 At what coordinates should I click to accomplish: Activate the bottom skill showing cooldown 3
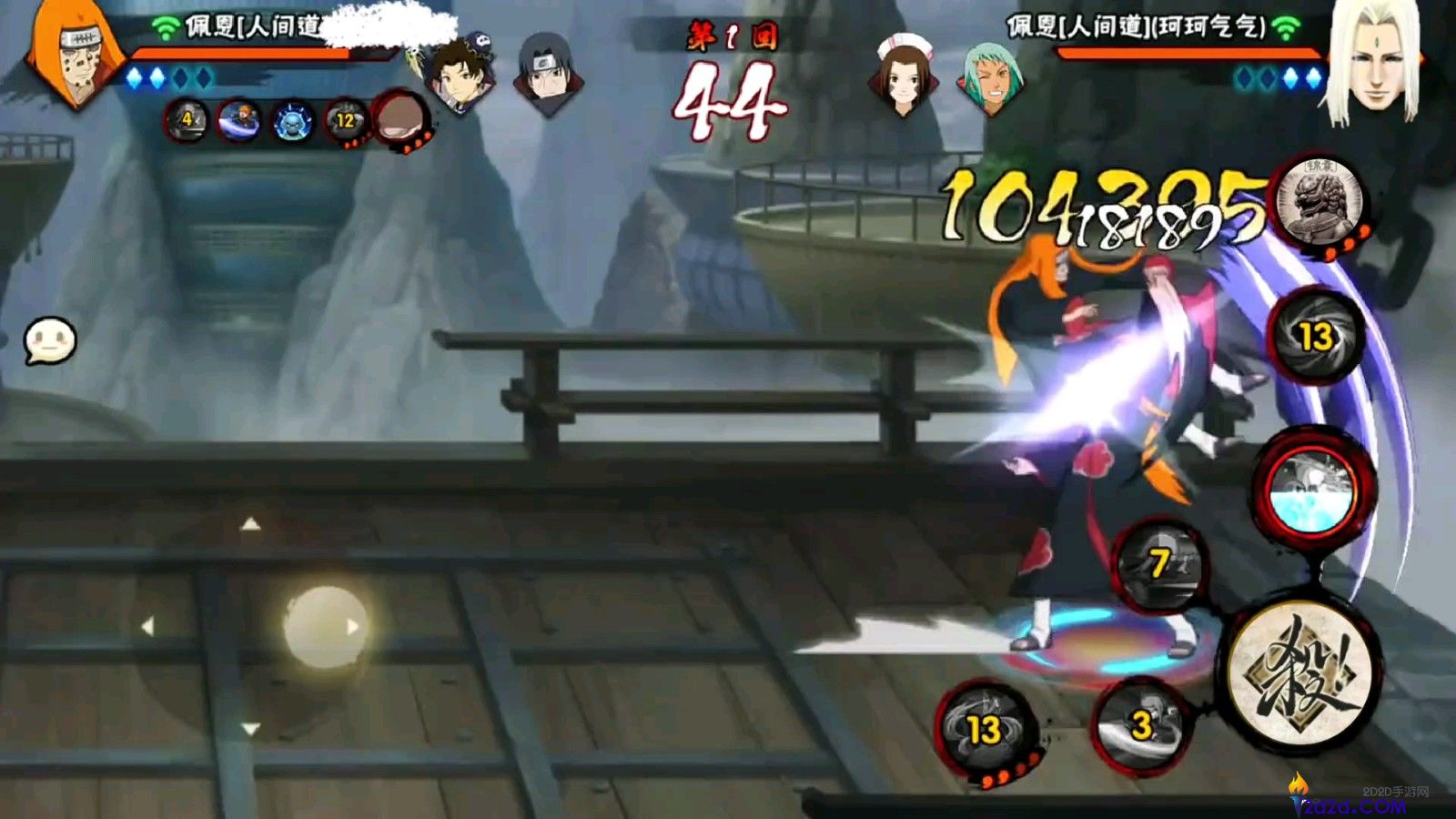click(1139, 725)
